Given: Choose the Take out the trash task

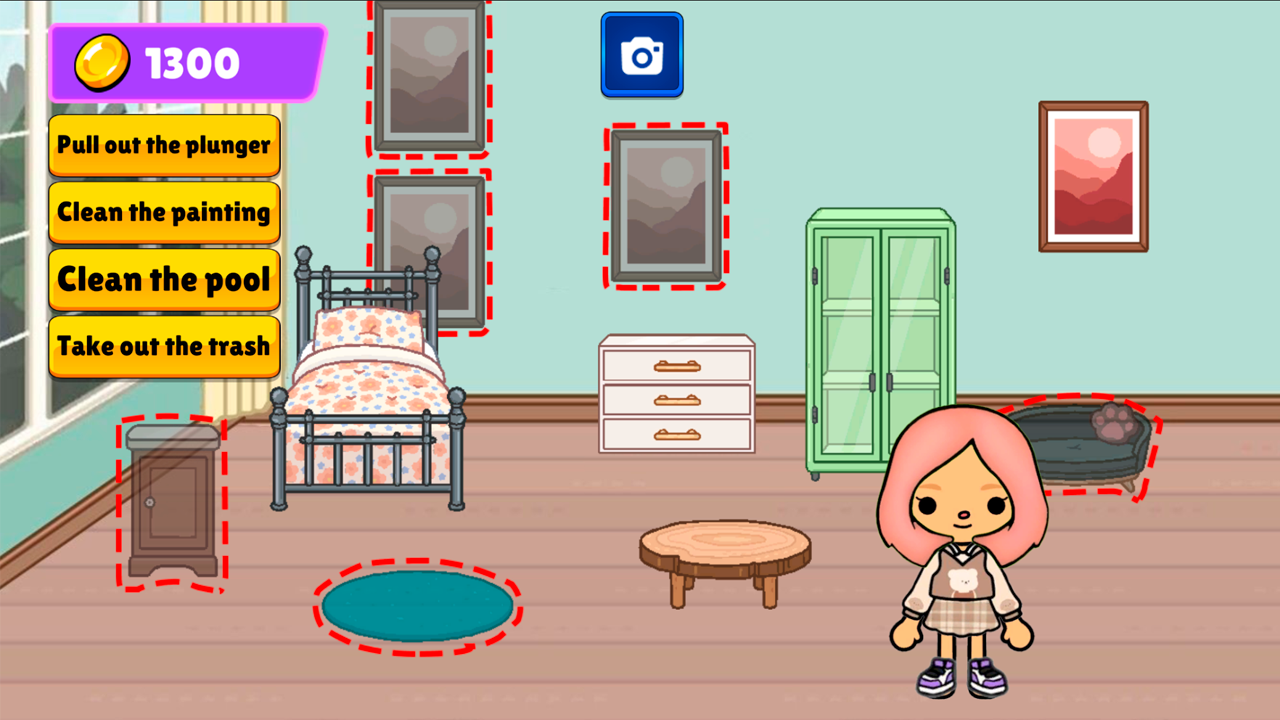Looking at the screenshot, I should (164, 347).
